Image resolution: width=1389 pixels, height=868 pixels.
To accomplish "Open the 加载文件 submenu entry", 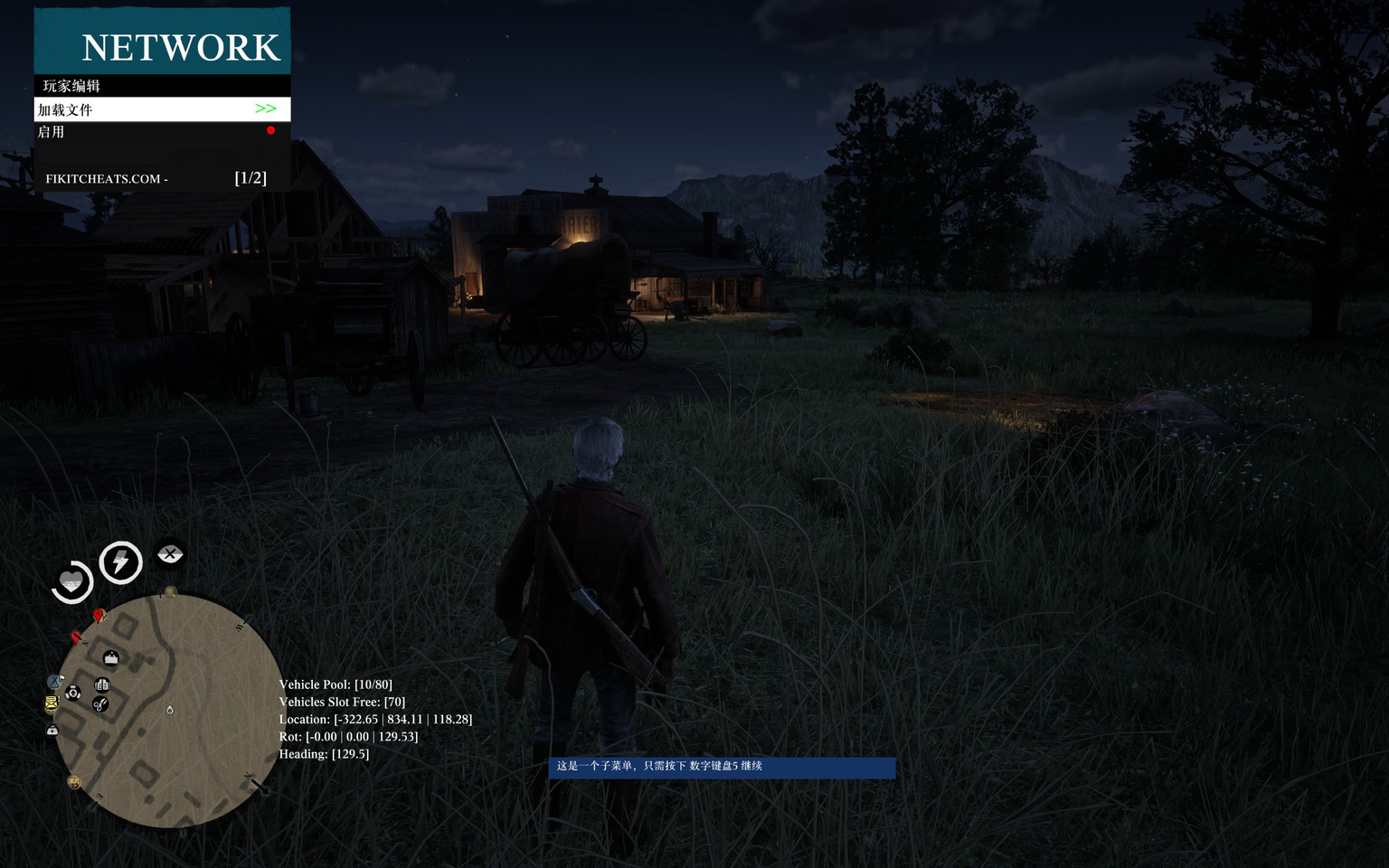I will pyautogui.click(x=162, y=109).
